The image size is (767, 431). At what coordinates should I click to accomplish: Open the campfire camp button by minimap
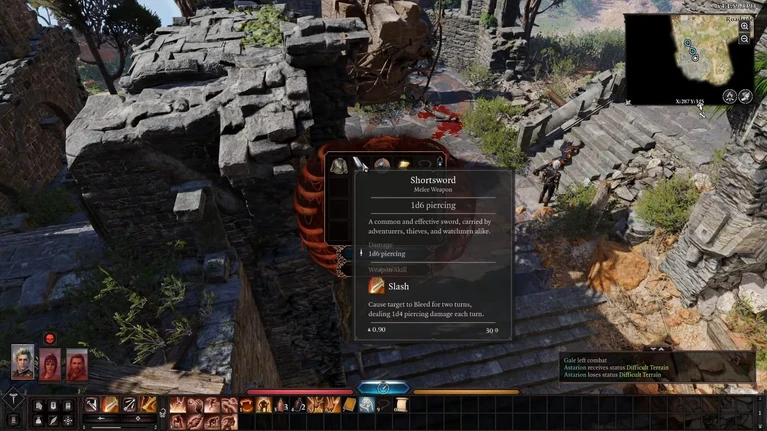(731, 97)
